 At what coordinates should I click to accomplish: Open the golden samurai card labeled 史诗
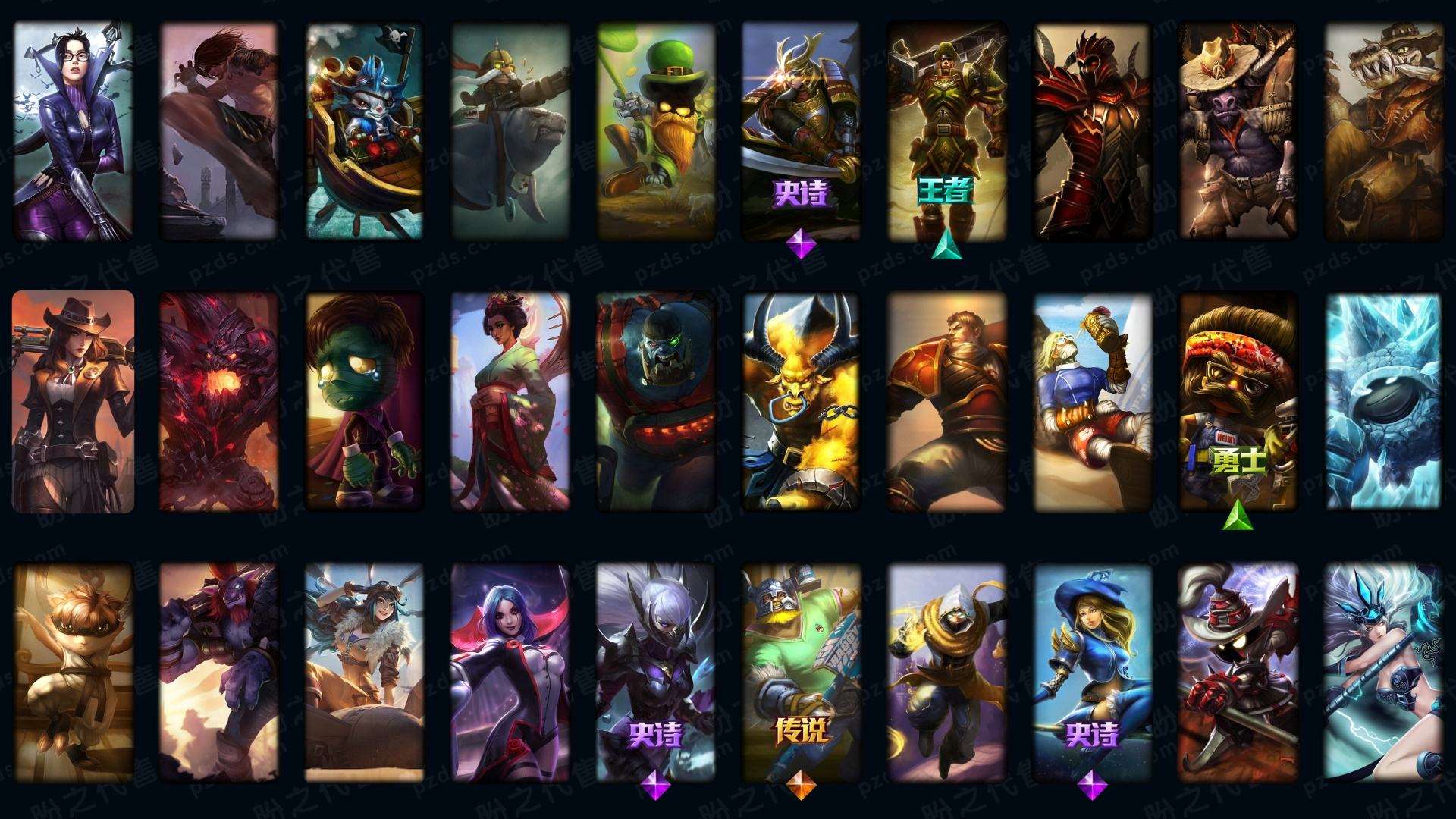pos(801,130)
